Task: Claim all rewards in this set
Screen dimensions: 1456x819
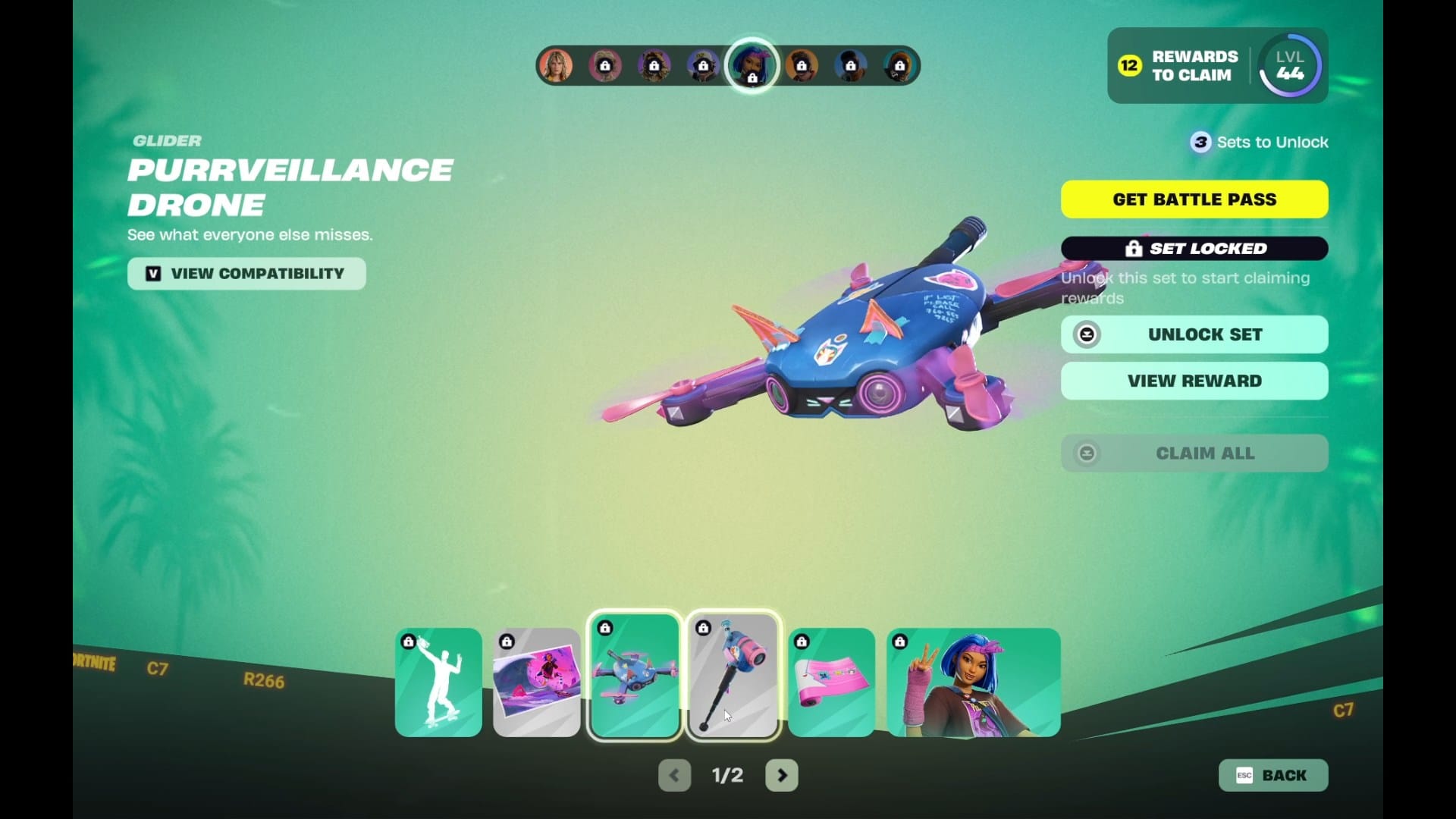Action: click(1194, 453)
